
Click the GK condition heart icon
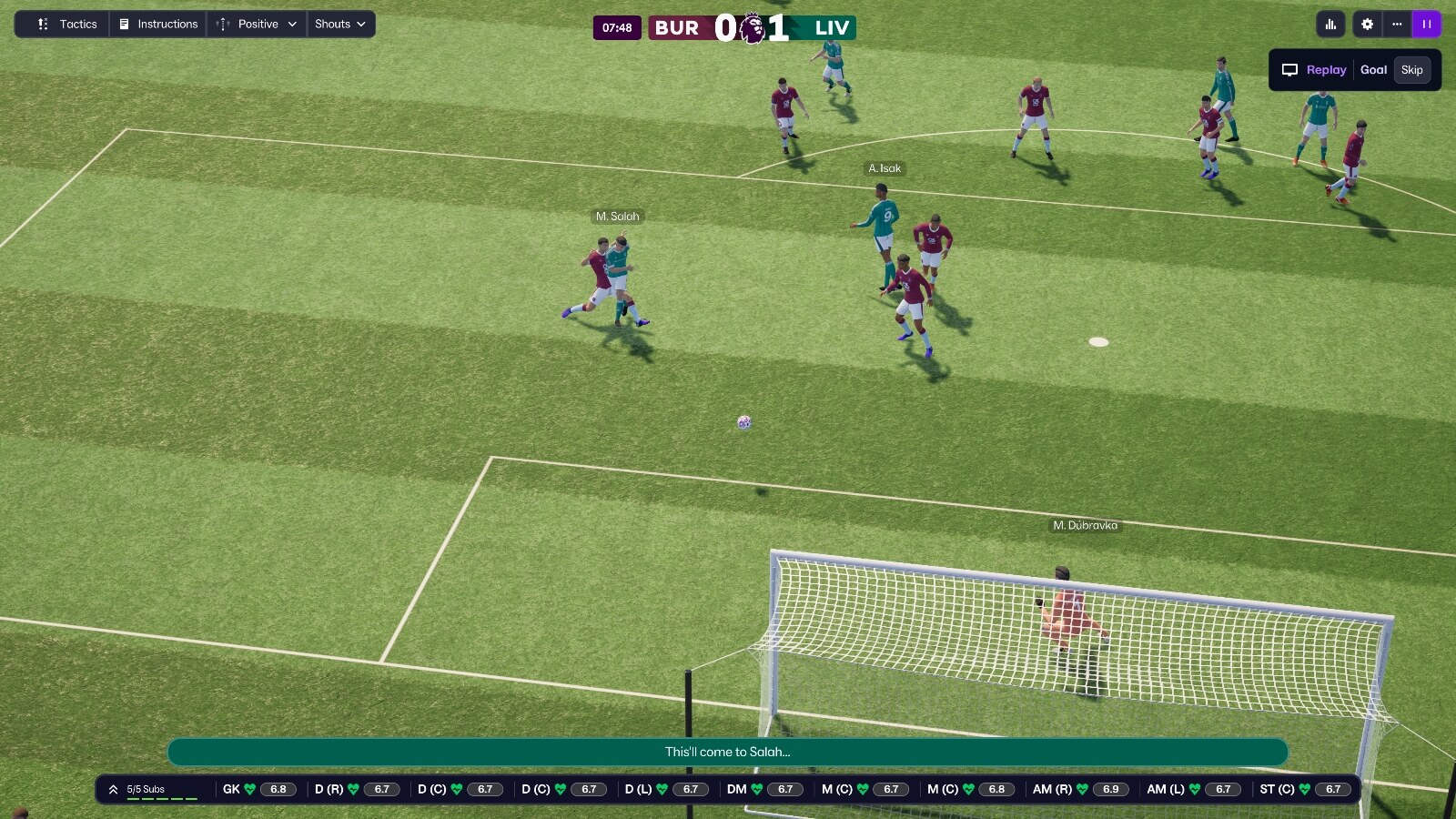click(248, 789)
